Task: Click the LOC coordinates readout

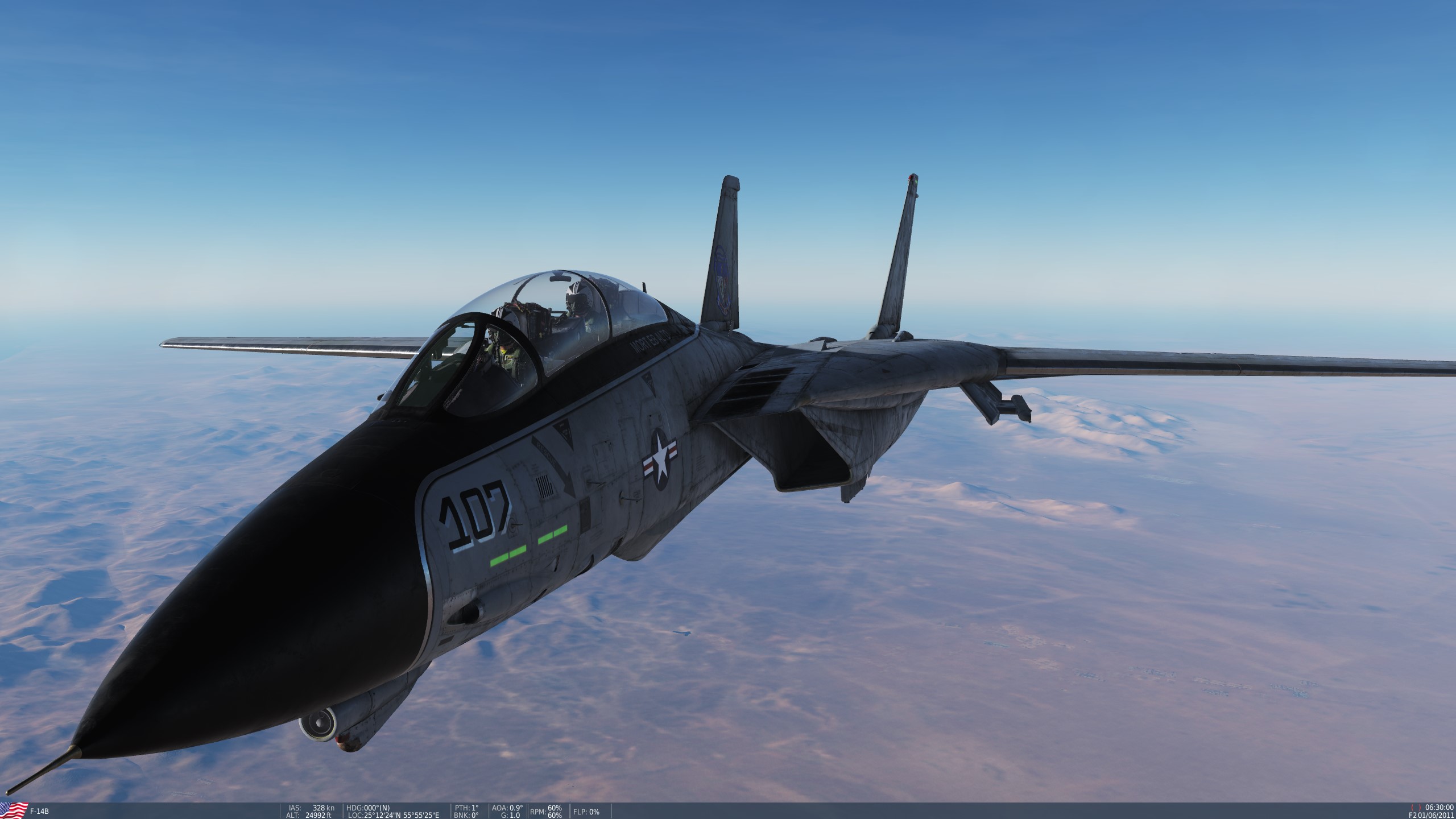Action: pos(392,814)
